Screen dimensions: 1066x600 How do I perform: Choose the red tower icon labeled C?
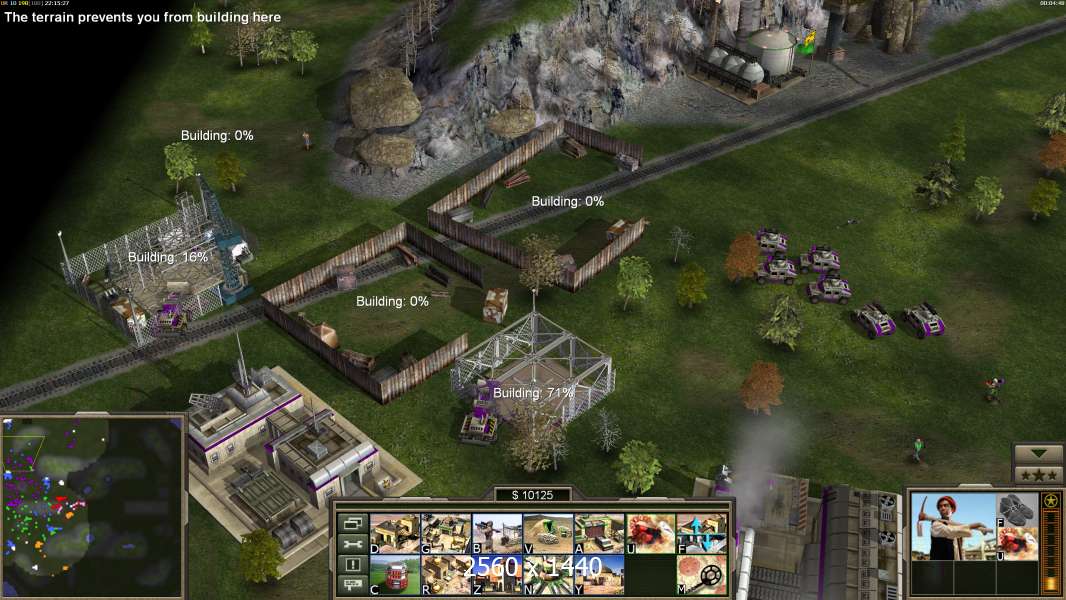[x=394, y=574]
